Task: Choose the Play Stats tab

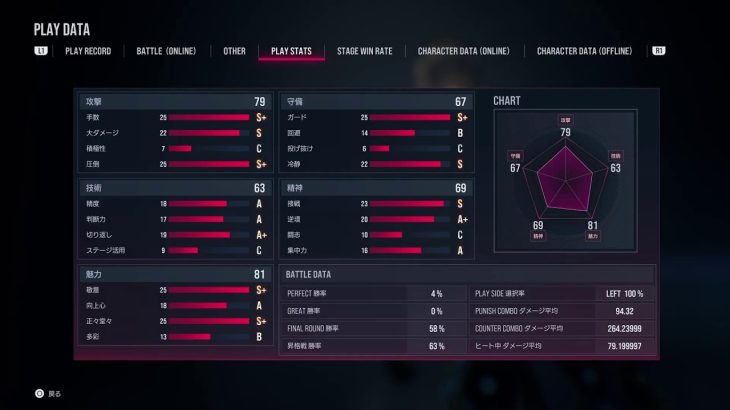Action: point(291,51)
